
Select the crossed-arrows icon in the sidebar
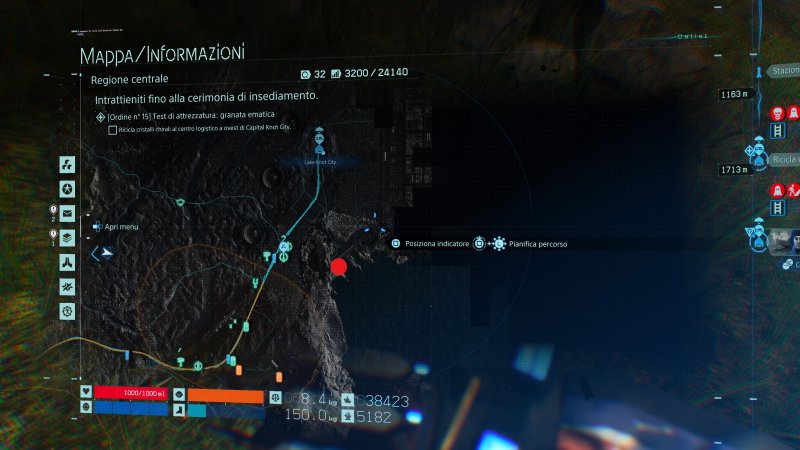click(x=67, y=287)
